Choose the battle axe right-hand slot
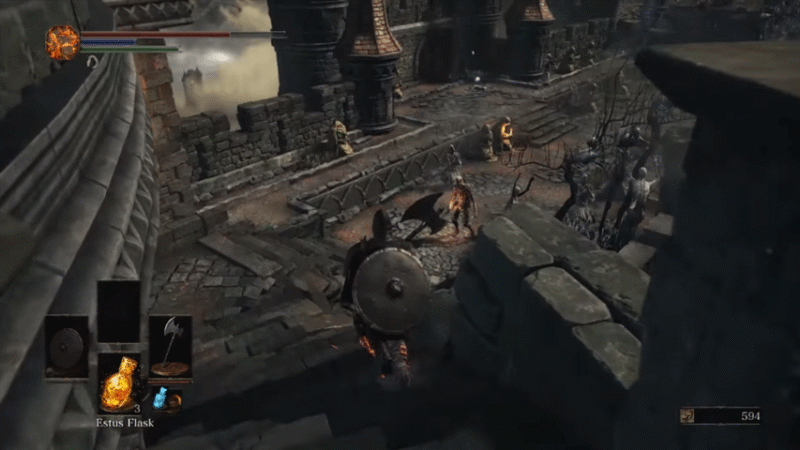Screen dimensions: 800x450 pos(169,347)
